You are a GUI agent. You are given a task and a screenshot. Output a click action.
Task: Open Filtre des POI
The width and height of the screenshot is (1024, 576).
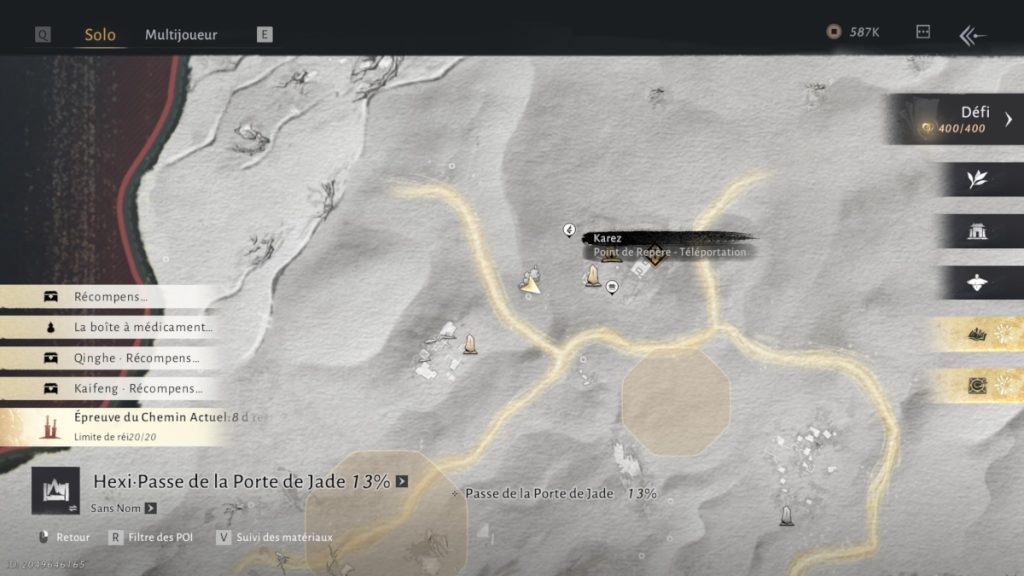pyautogui.click(x=151, y=537)
